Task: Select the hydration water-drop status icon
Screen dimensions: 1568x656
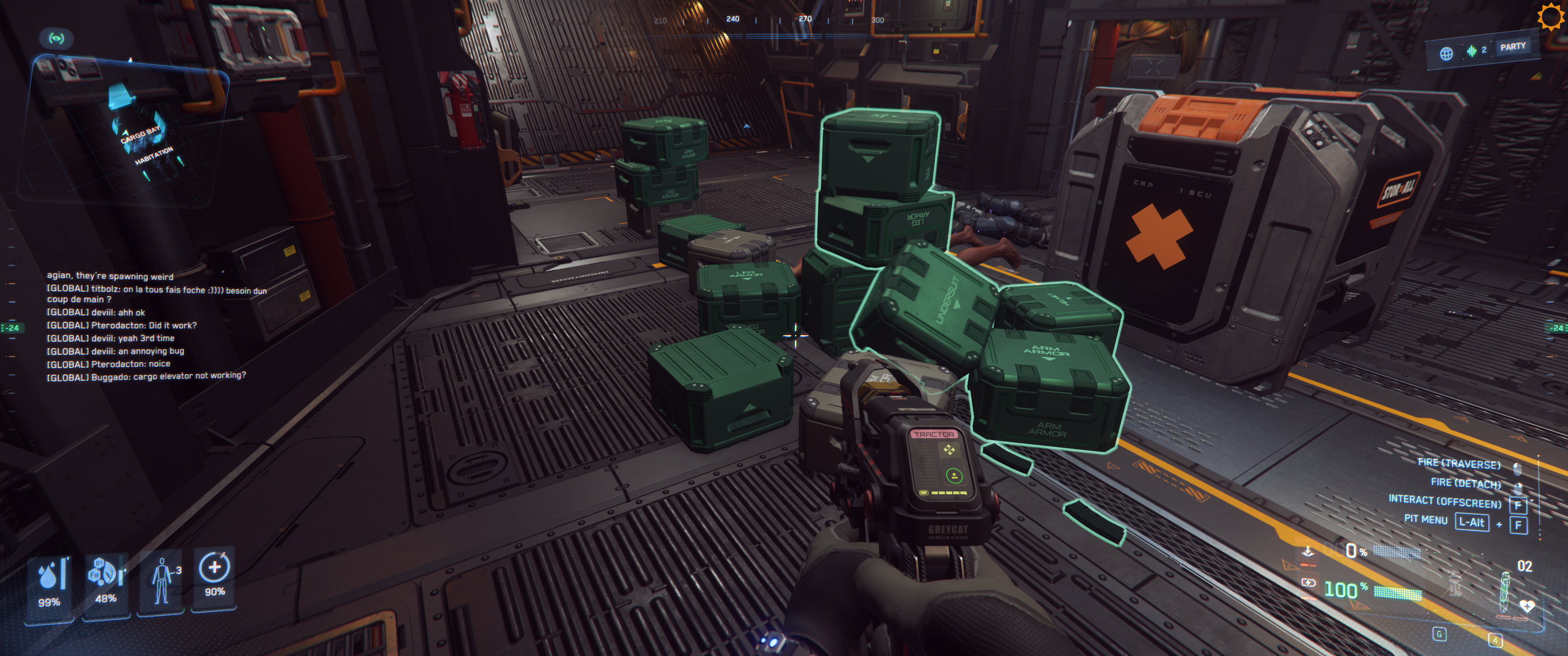Action: click(49, 575)
